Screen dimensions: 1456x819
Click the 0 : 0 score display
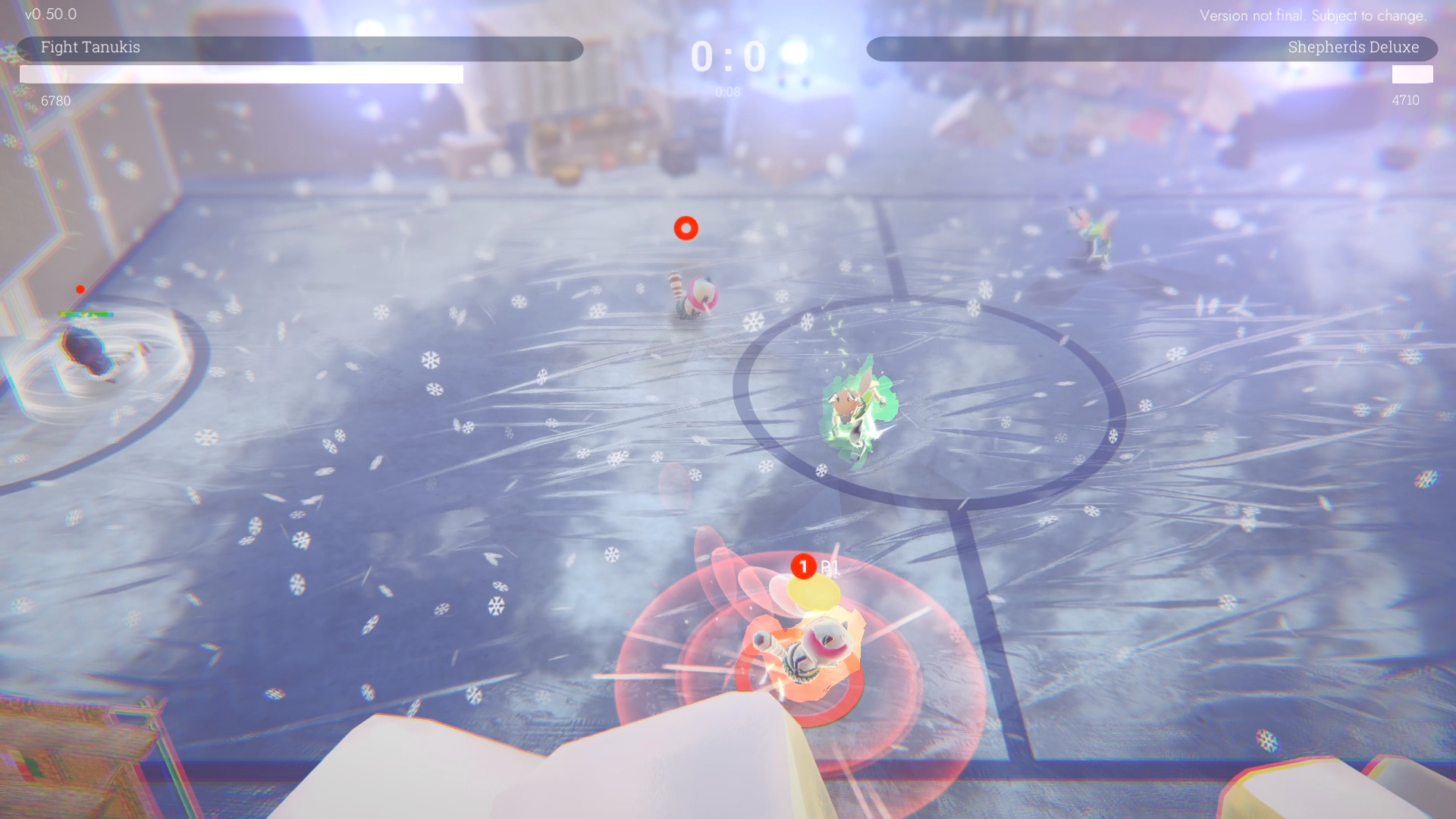[x=726, y=55]
